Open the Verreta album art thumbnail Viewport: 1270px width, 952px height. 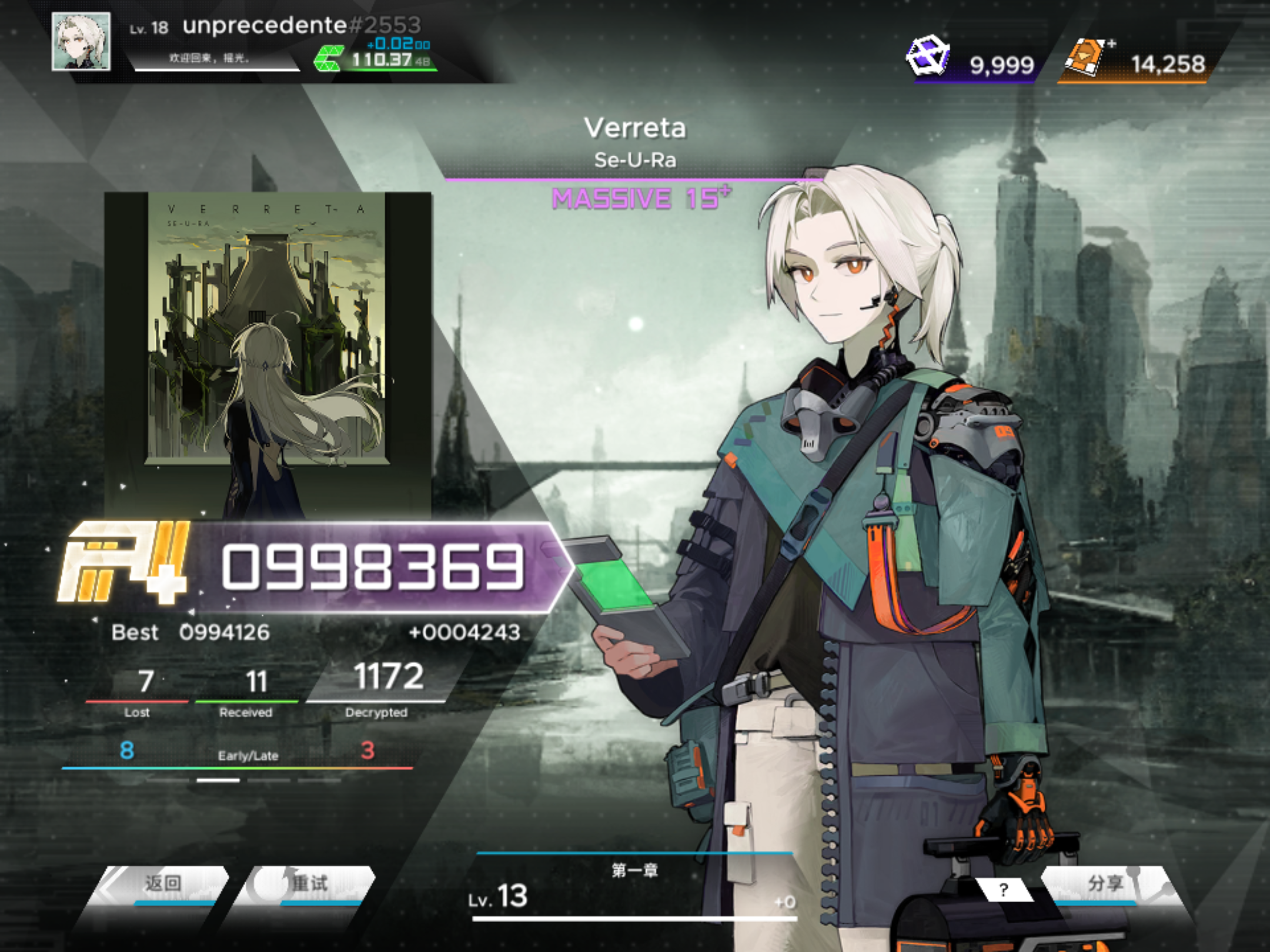click(265, 353)
